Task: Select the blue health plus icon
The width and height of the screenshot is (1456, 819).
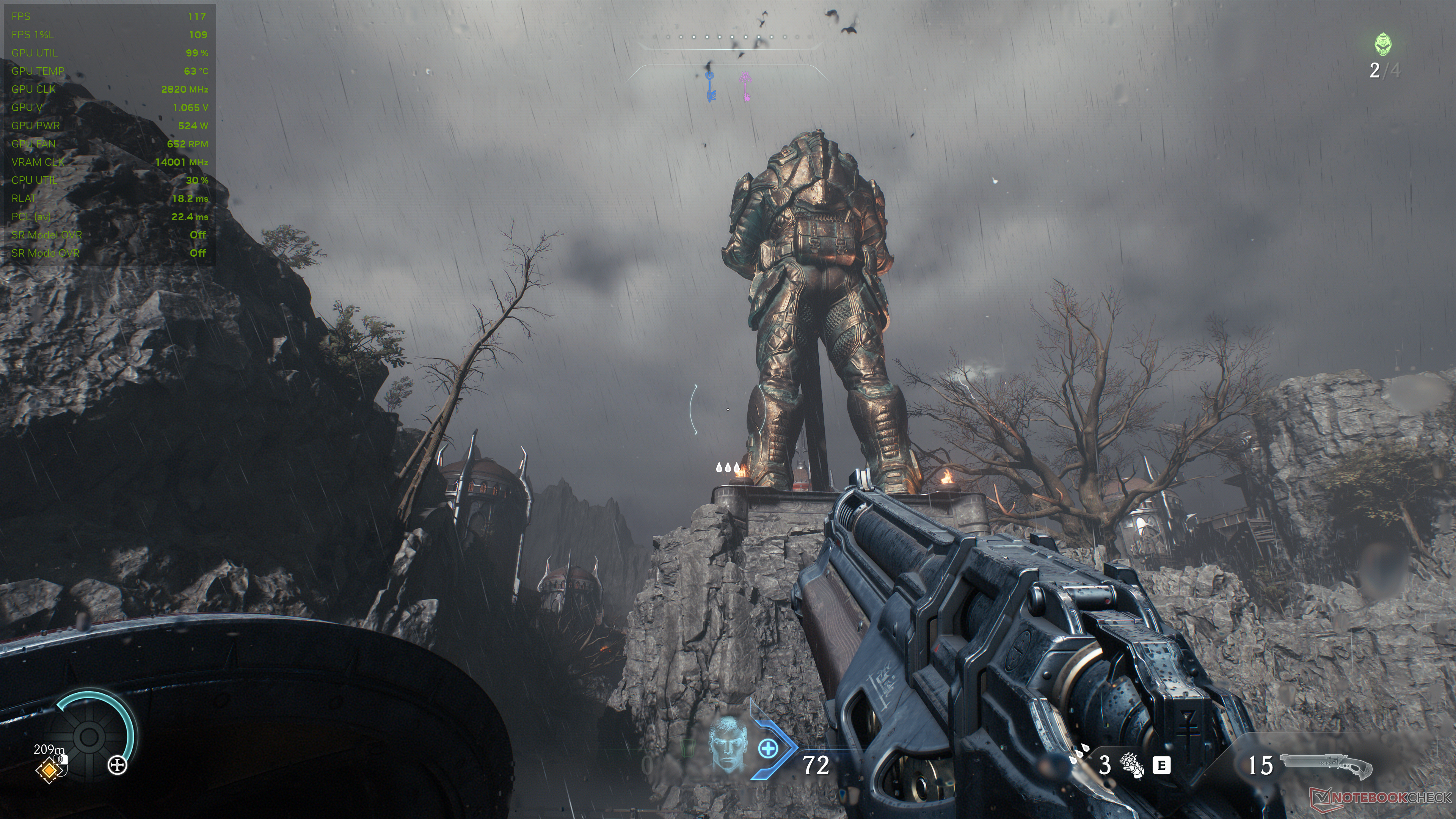Action: (x=767, y=750)
